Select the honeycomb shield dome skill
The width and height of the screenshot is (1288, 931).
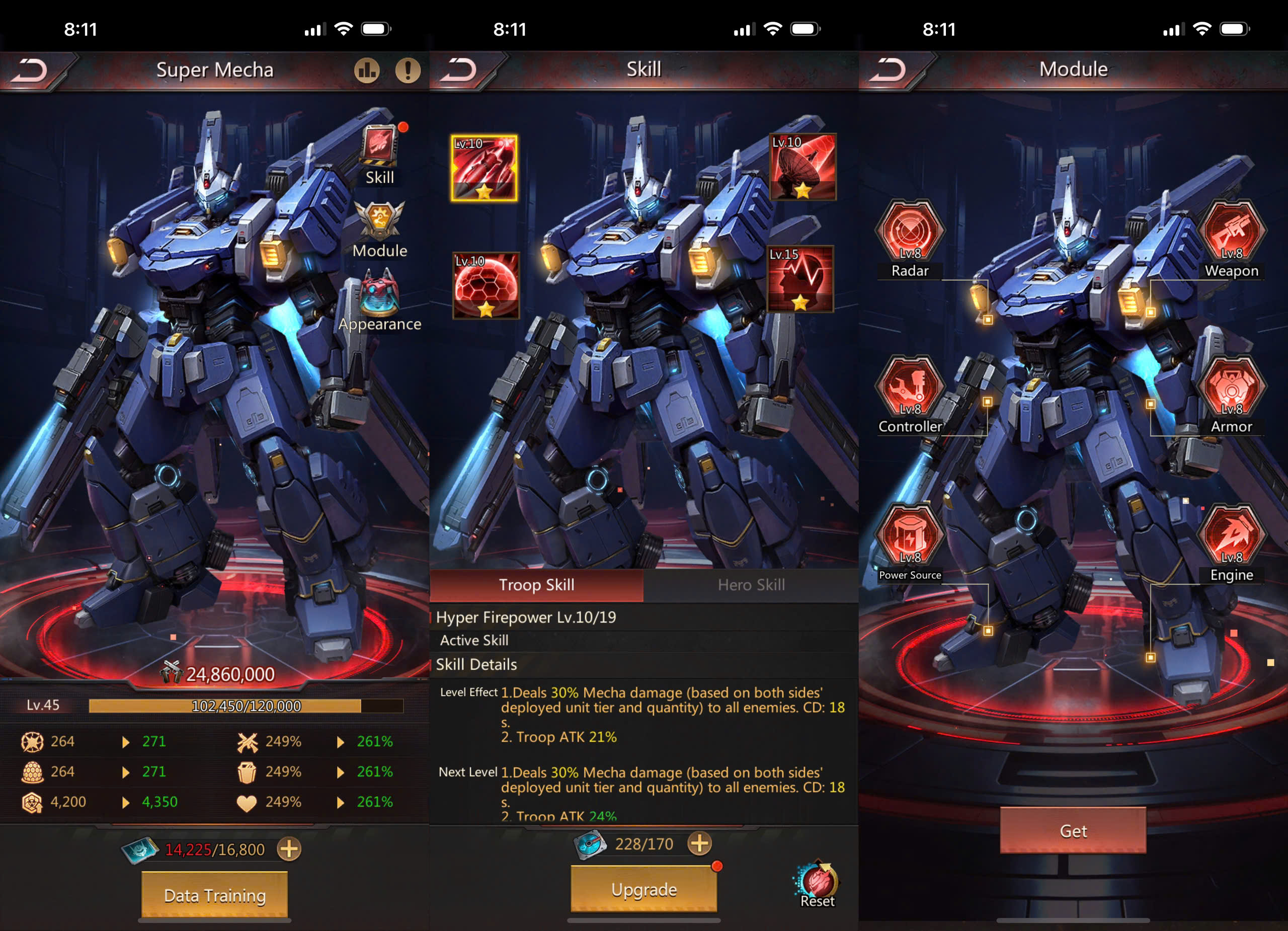pos(486,285)
